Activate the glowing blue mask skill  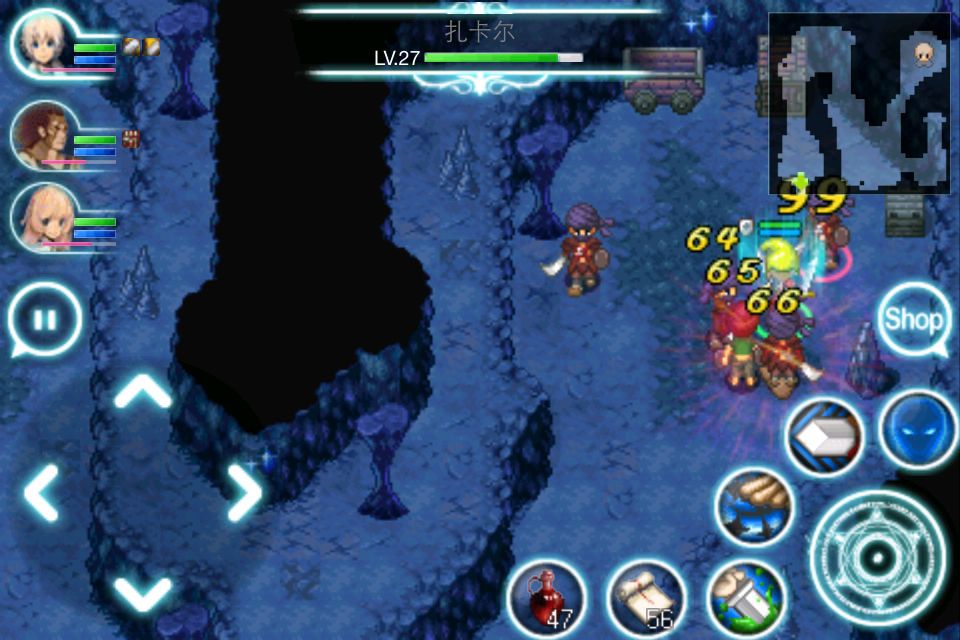(x=917, y=430)
